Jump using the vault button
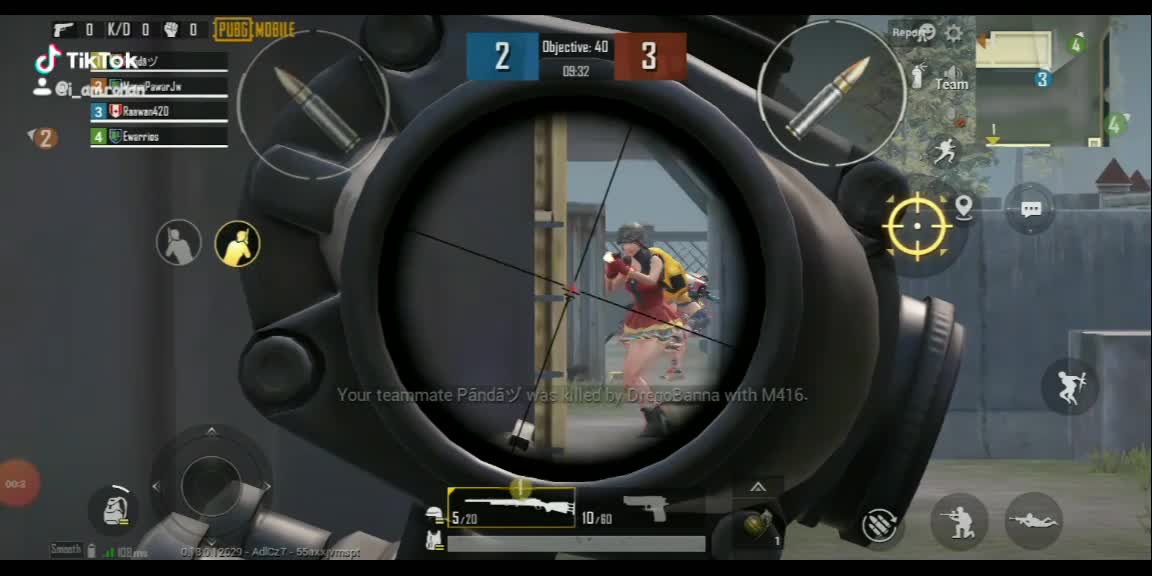1152x576 pixels. coord(1070,386)
